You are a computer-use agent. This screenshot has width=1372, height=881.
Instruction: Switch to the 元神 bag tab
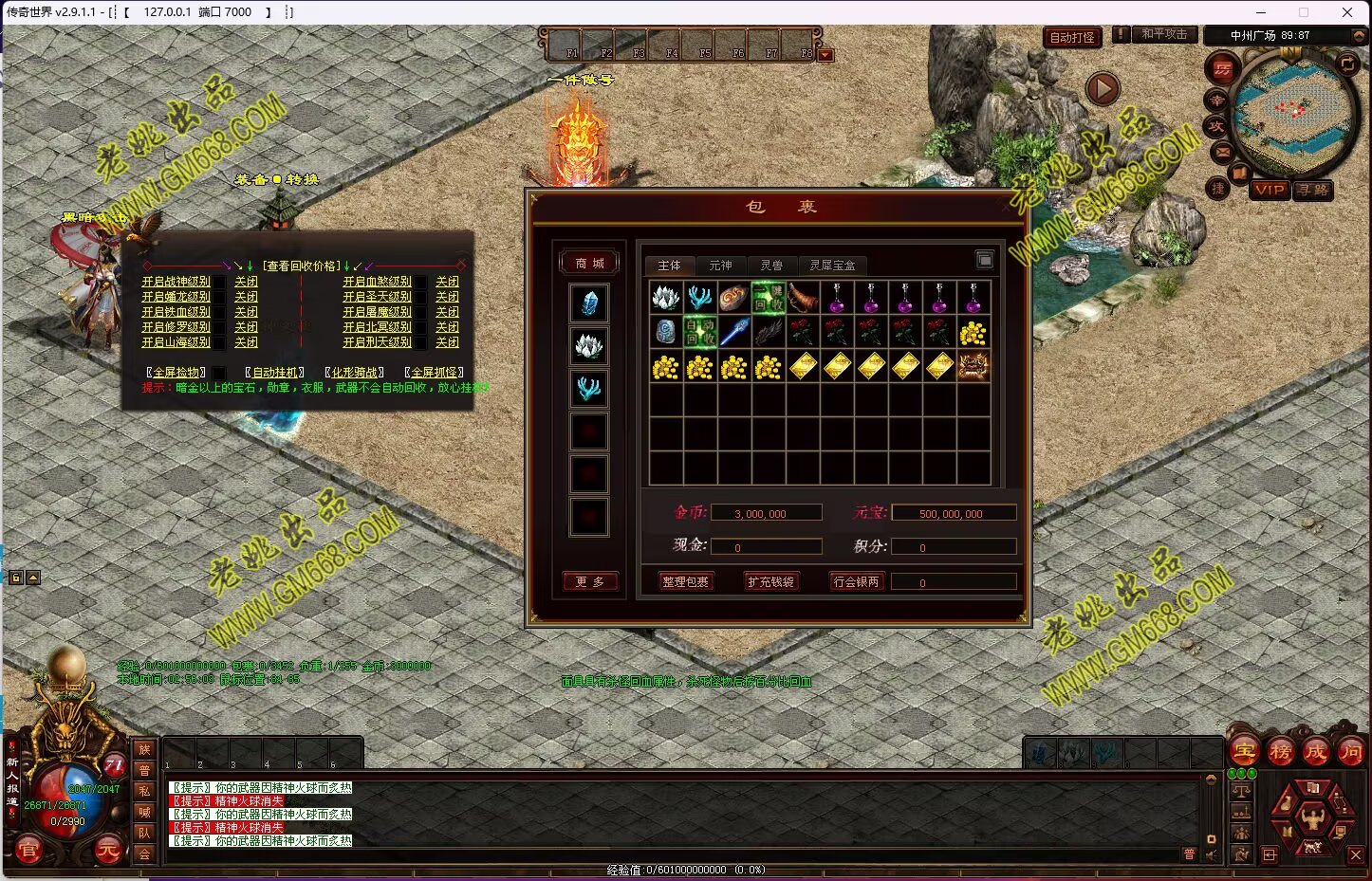click(x=720, y=266)
